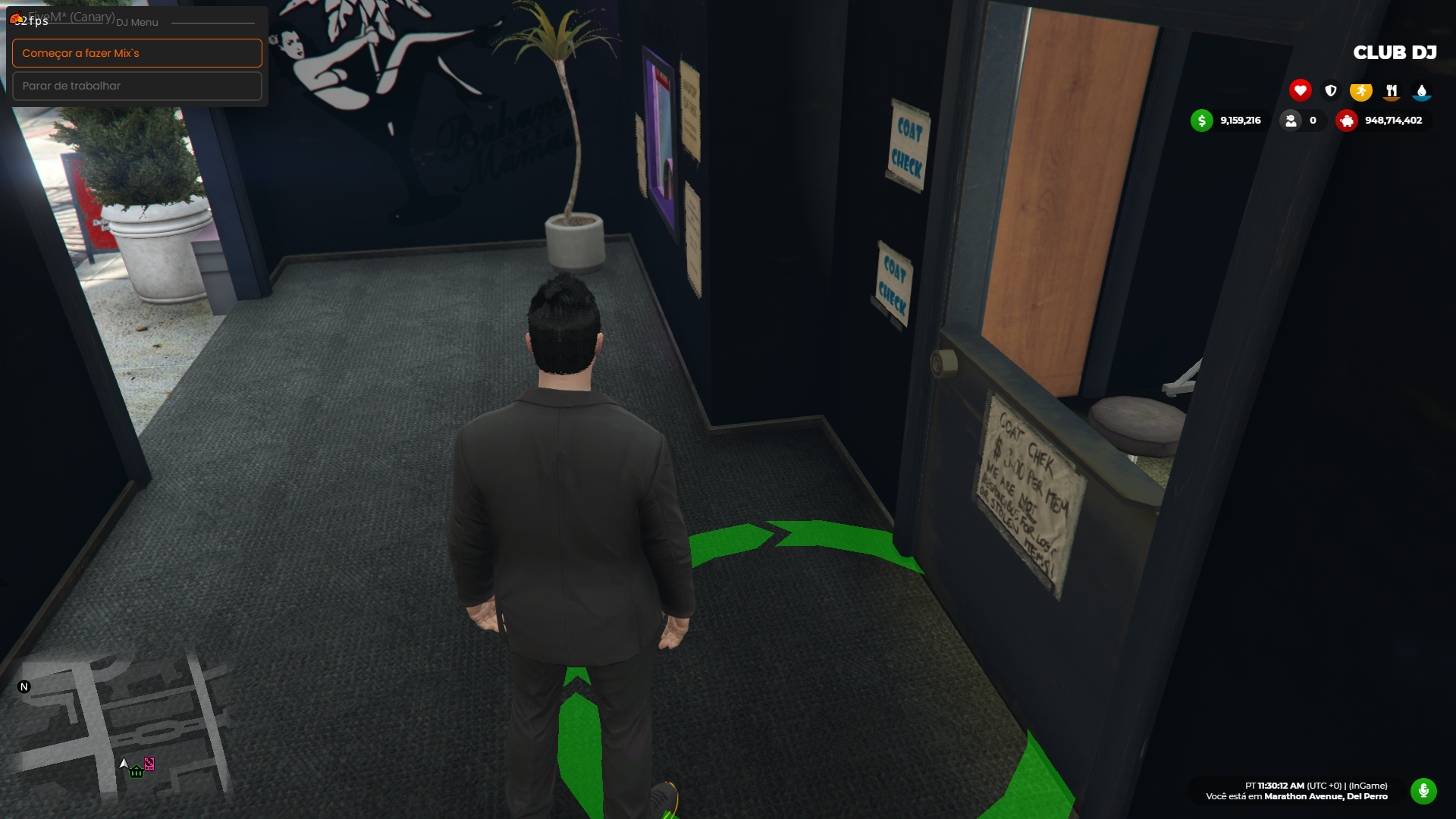Select the shield armor icon
Viewport: 1456px width, 819px height.
point(1330,90)
